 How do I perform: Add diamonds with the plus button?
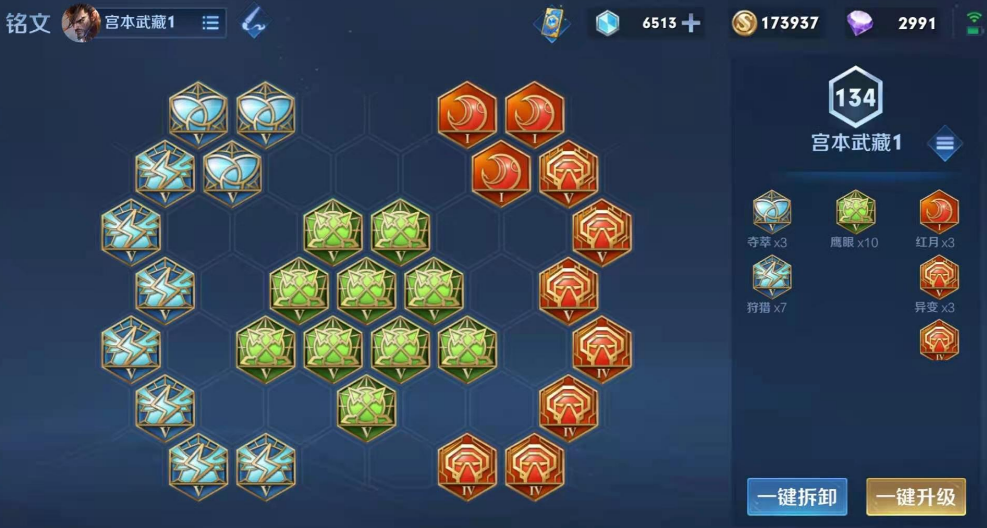point(691,22)
